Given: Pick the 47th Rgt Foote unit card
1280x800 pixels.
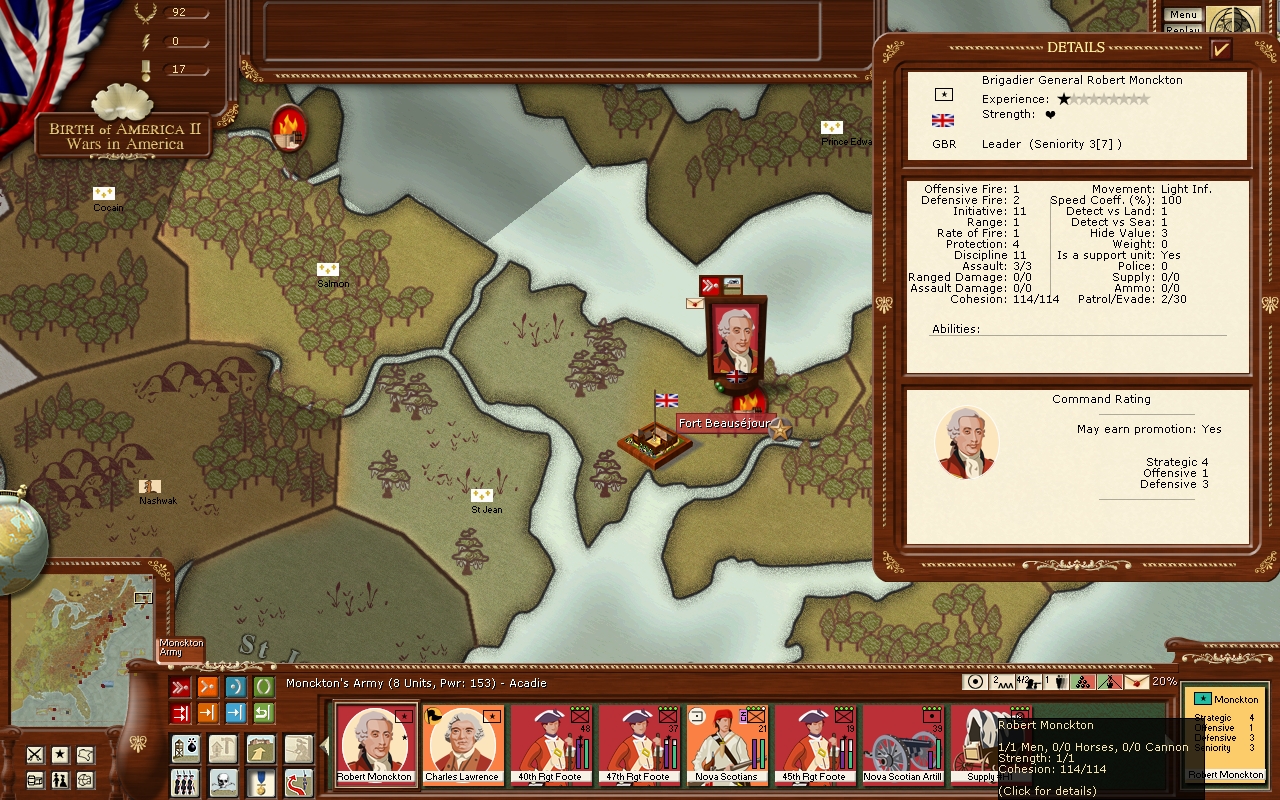Looking at the screenshot, I should point(638,744).
